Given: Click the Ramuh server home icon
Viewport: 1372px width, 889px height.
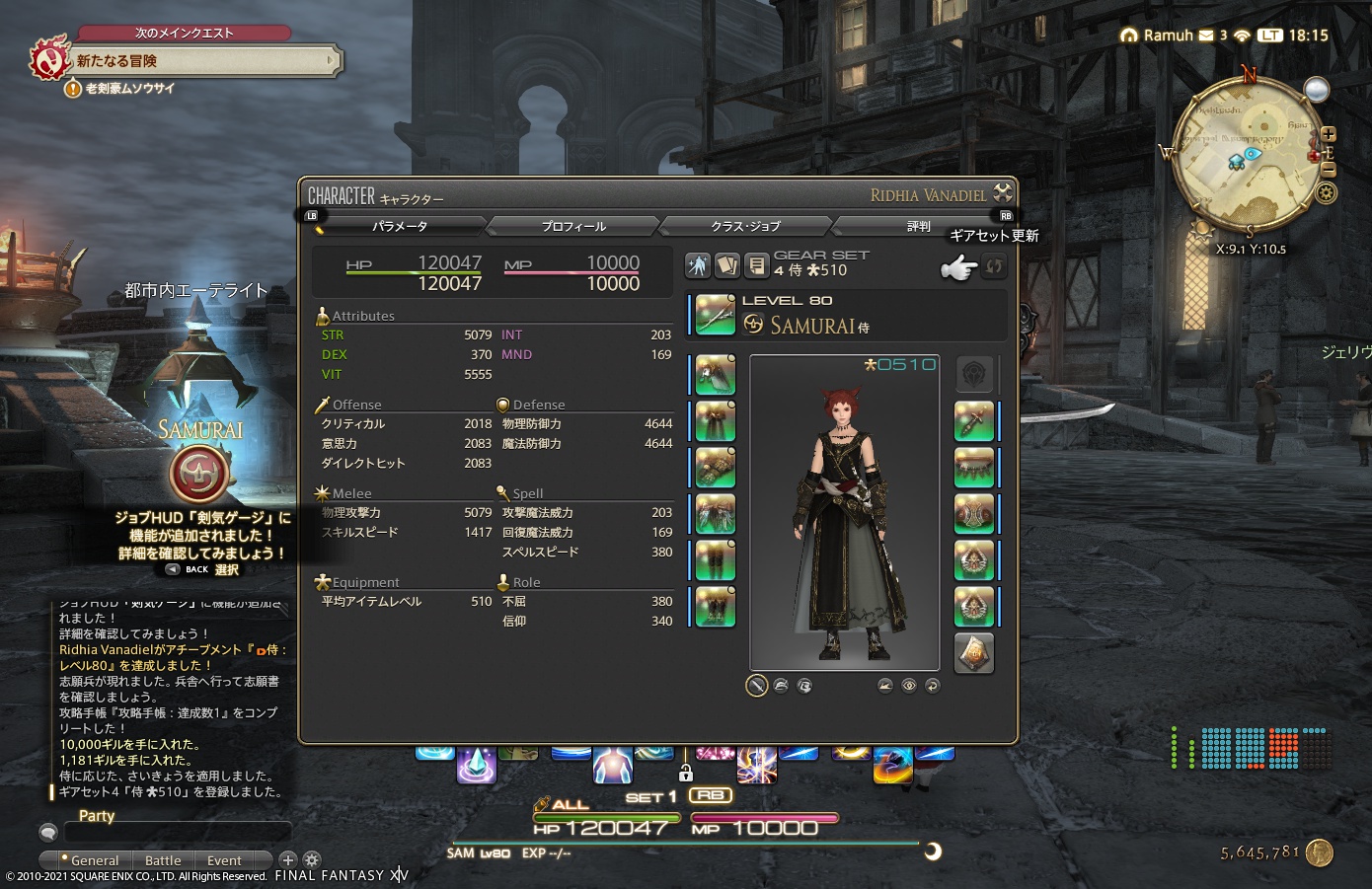Looking at the screenshot, I should coord(1130,35).
